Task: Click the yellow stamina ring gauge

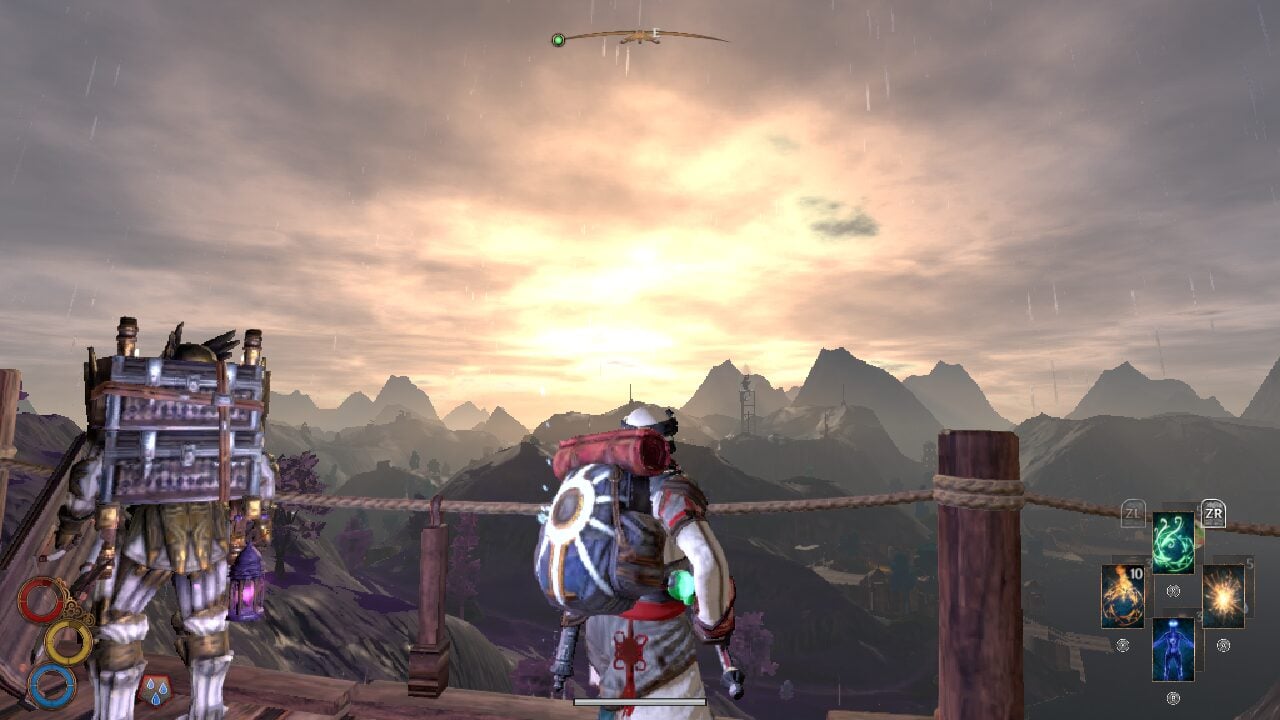Action: (68, 642)
